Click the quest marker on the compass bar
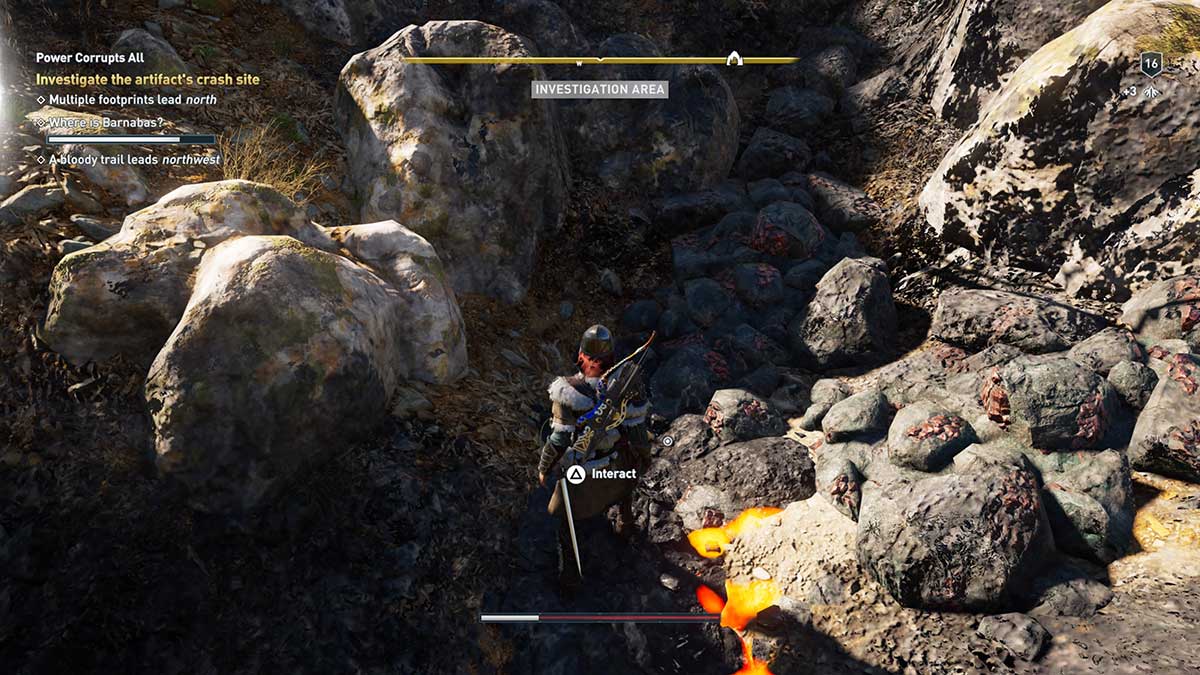Image resolution: width=1200 pixels, height=675 pixels. click(x=733, y=58)
